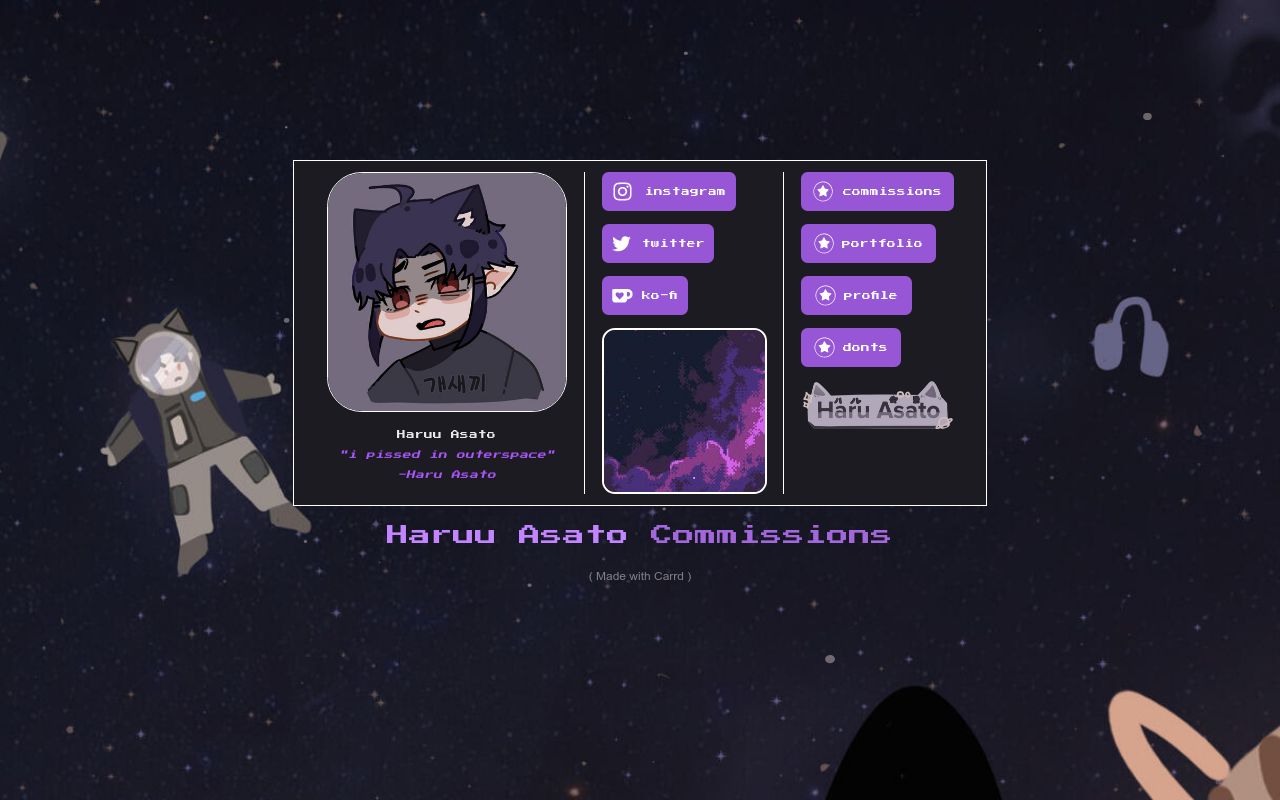Click the star icon on the portfolio button
The width and height of the screenshot is (1280, 800).
824,243
